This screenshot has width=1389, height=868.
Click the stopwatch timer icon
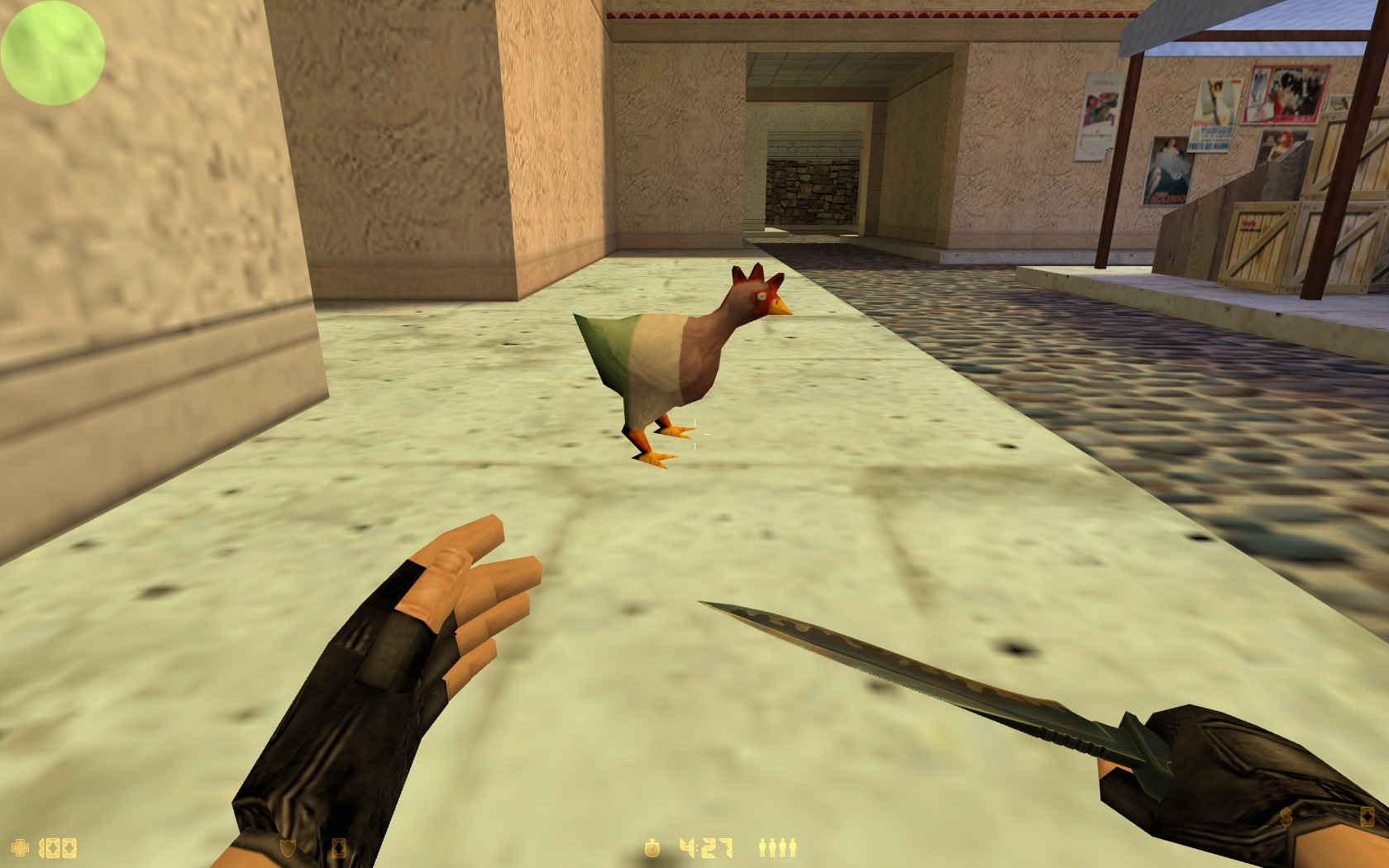(652, 848)
